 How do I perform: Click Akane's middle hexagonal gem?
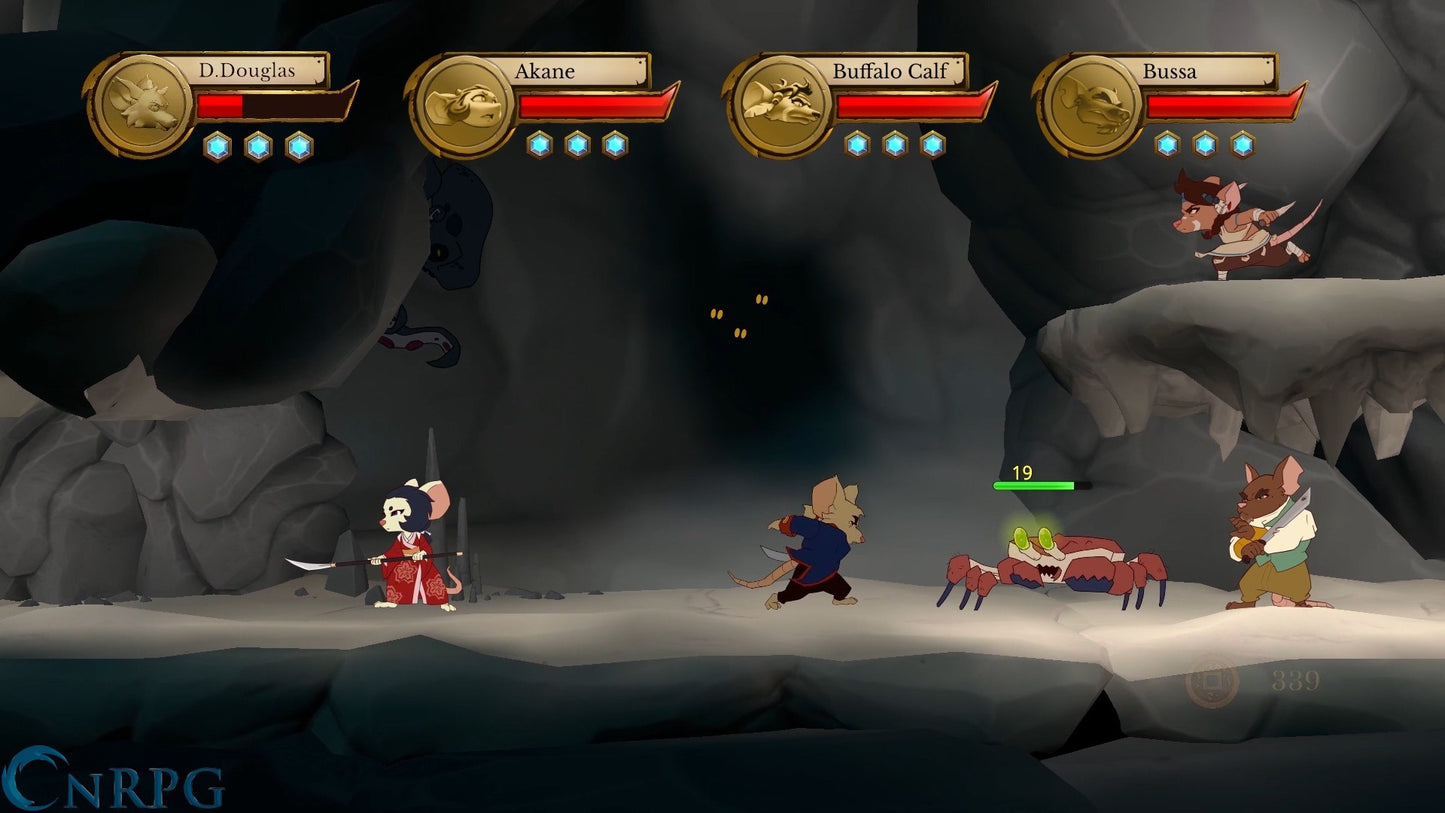pyautogui.click(x=578, y=144)
